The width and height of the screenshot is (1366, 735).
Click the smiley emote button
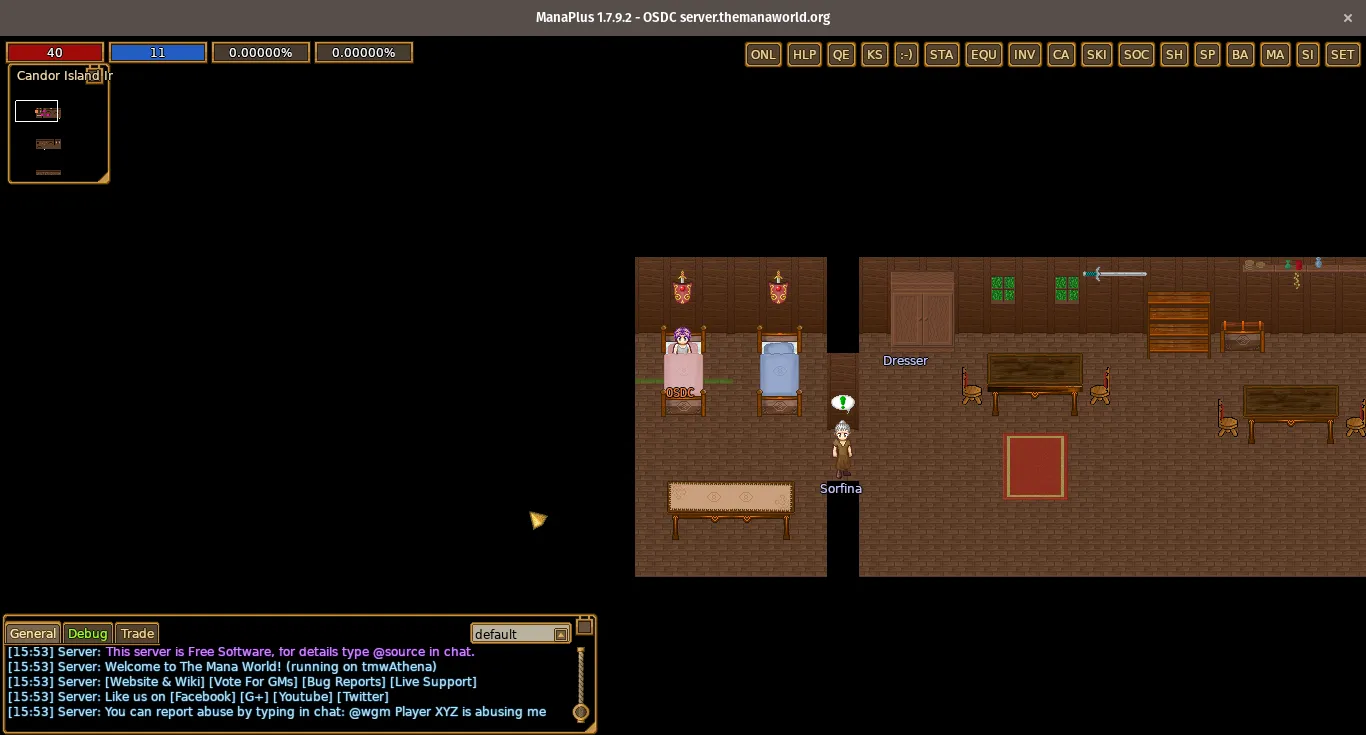point(906,55)
